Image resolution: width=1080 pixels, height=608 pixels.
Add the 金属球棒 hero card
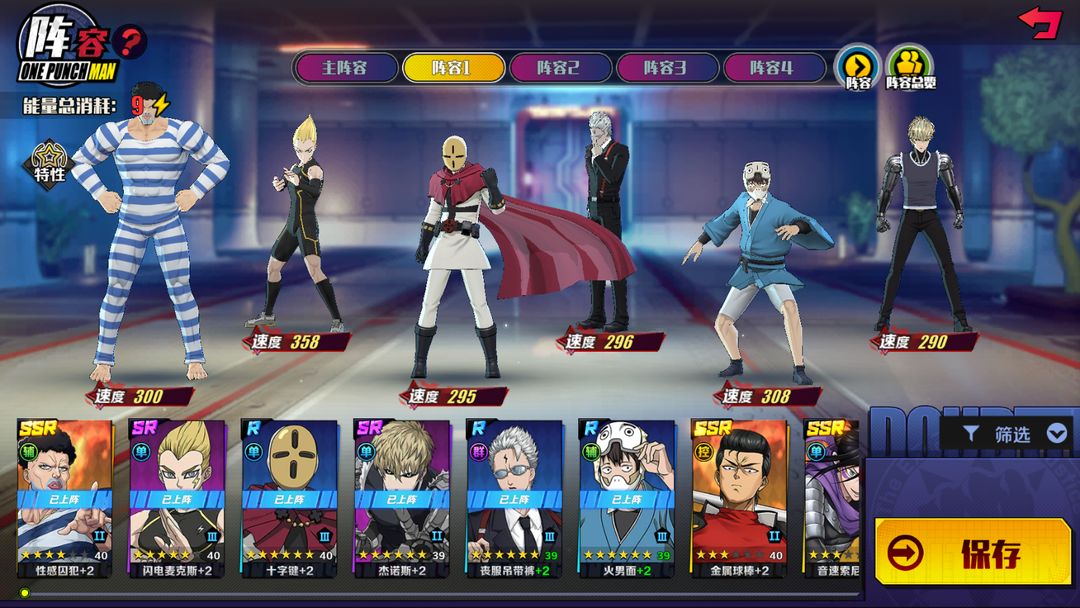738,498
